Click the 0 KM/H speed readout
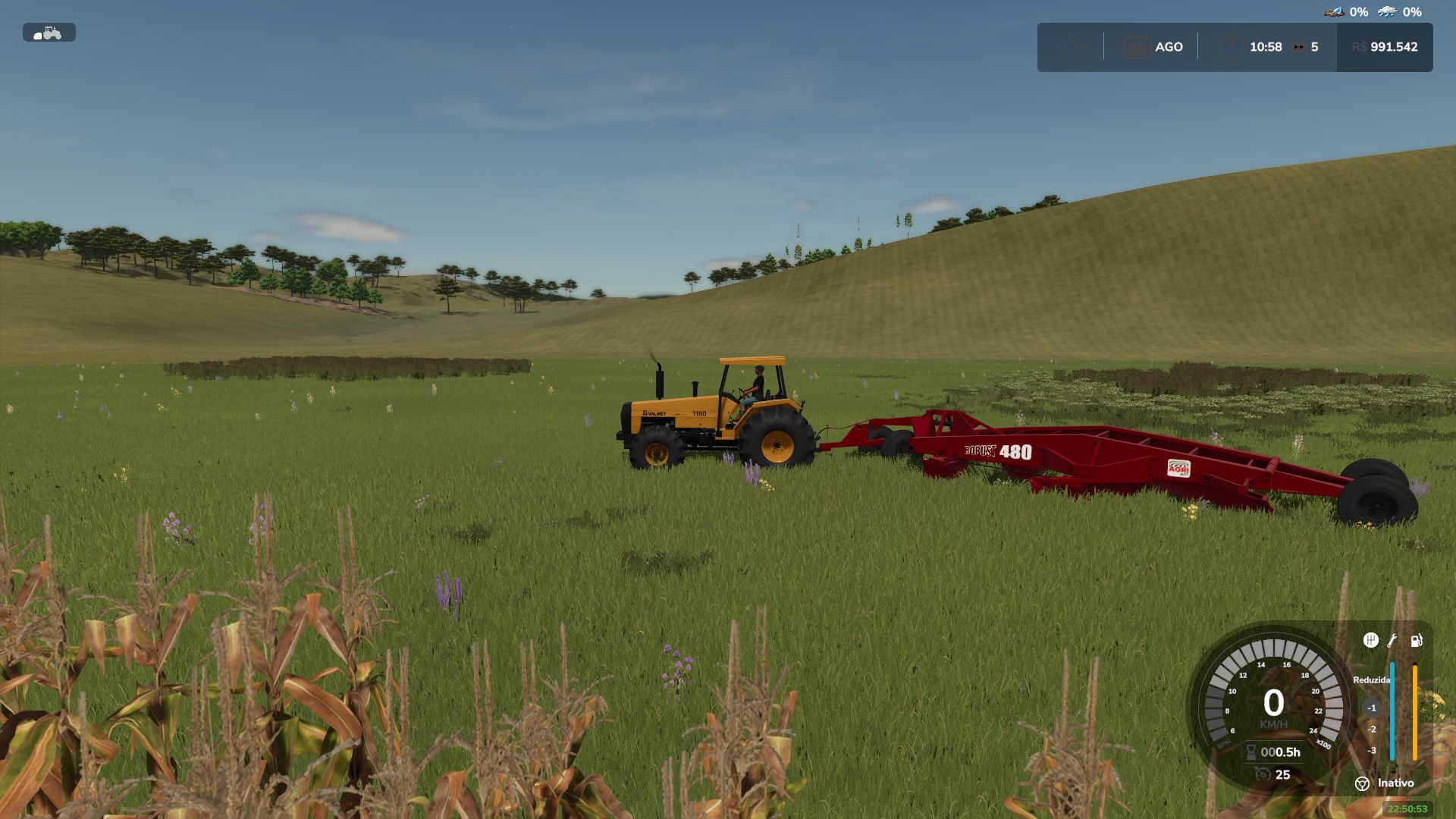This screenshot has height=819, width=1456. (1274, 702)
